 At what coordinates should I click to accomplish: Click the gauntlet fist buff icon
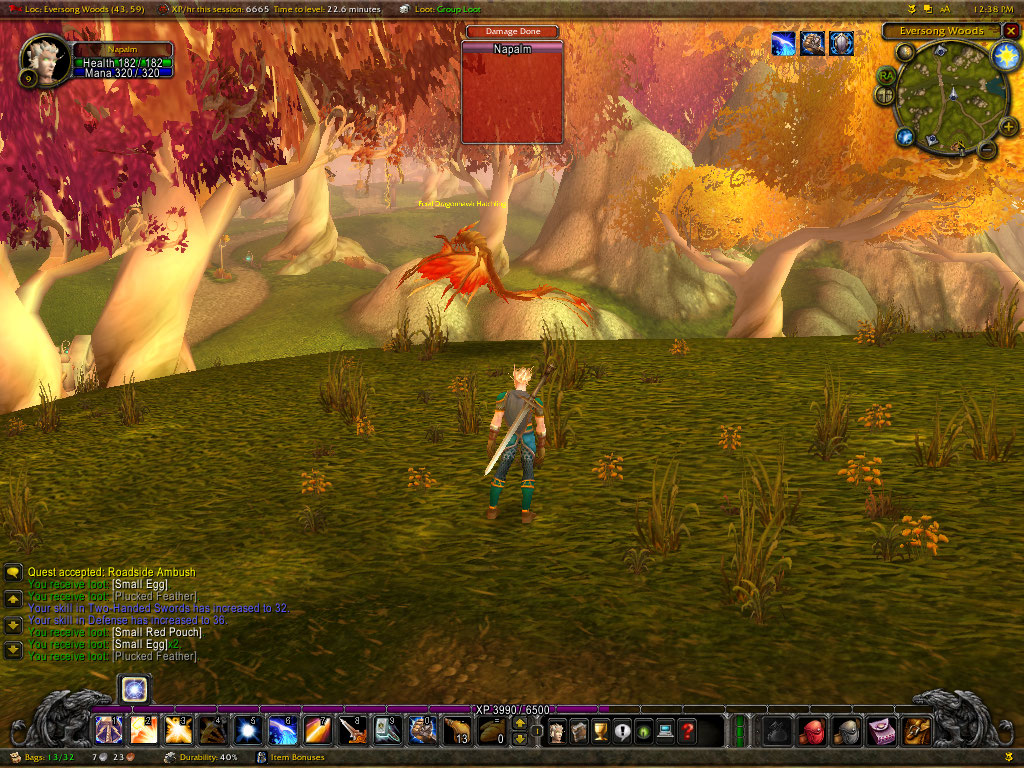point(812,44)
